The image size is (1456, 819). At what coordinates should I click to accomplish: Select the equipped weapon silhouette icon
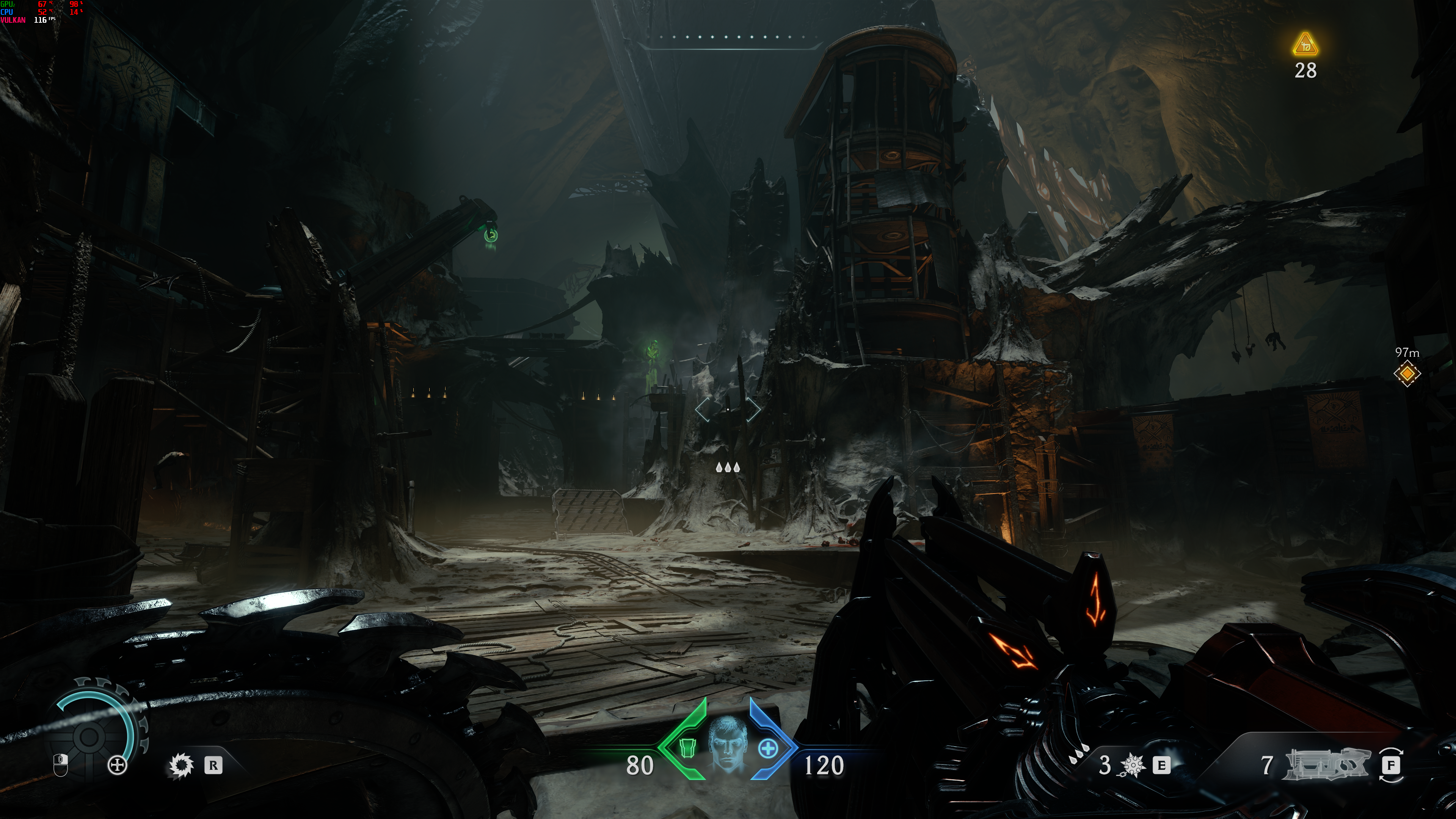coord(1327,765)
